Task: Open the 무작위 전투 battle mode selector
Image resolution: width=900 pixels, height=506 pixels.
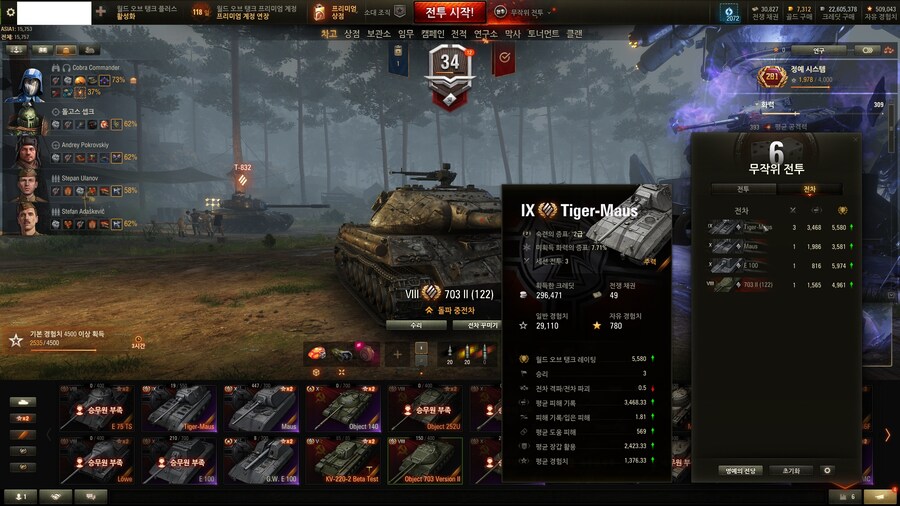Action: 530,12
